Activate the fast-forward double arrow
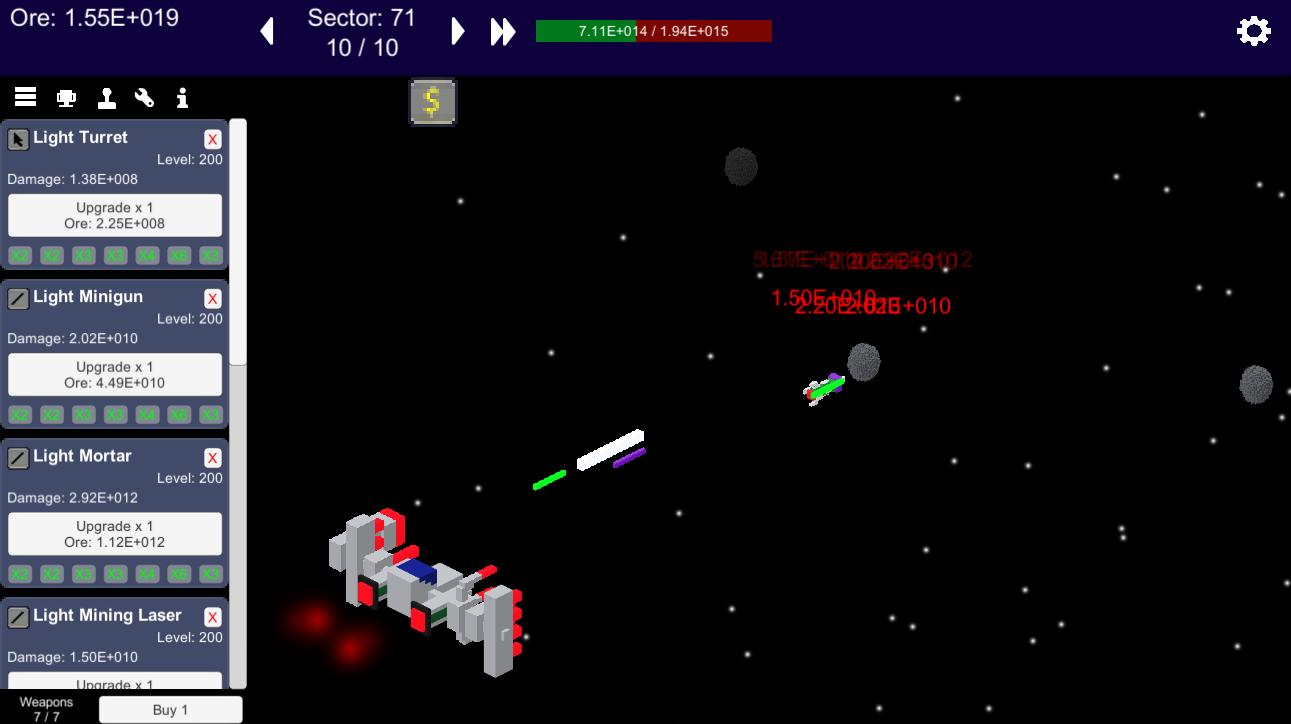This screenshot has width=1291, height=724. (503, 31)
